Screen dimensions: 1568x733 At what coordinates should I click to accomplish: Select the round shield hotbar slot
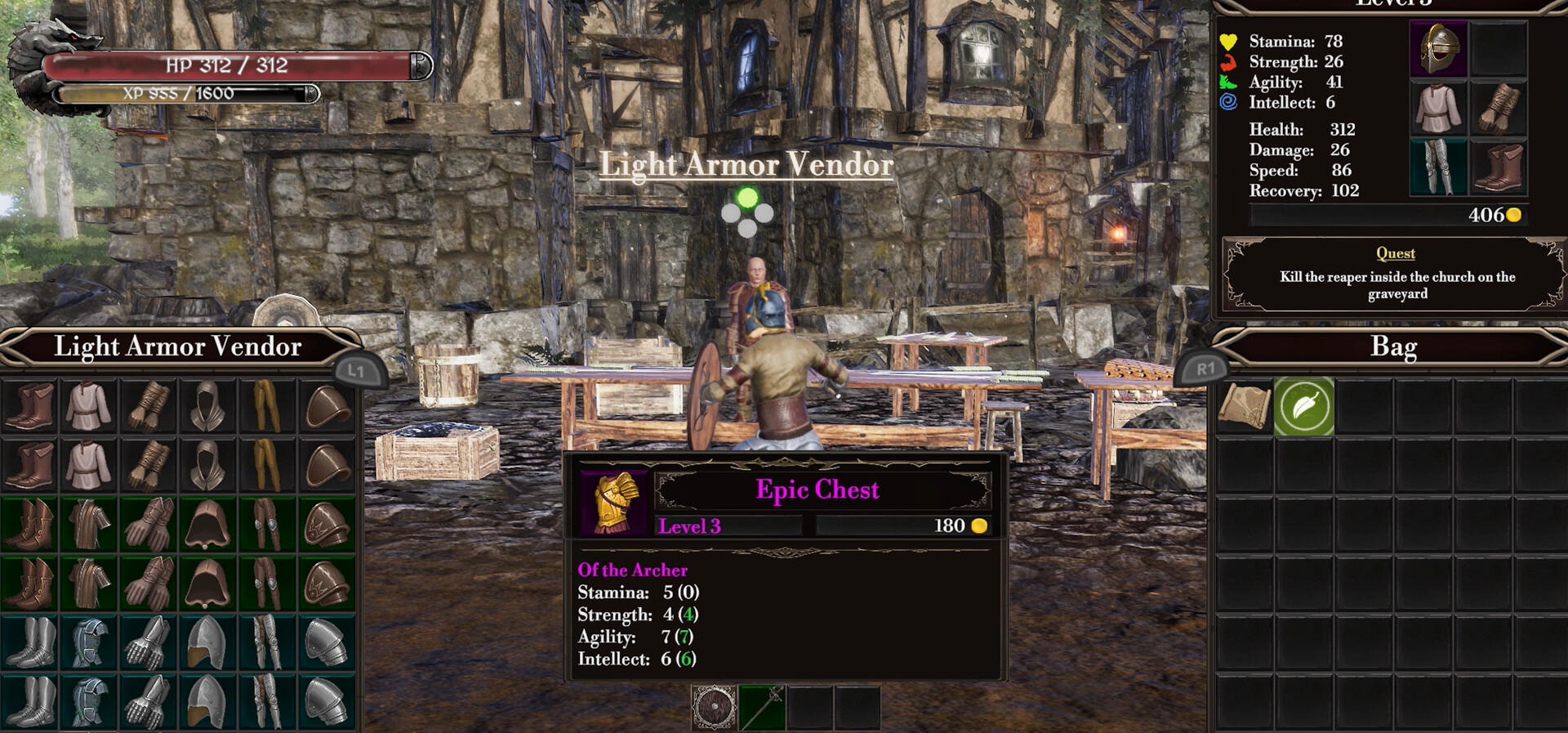point(715,707)
